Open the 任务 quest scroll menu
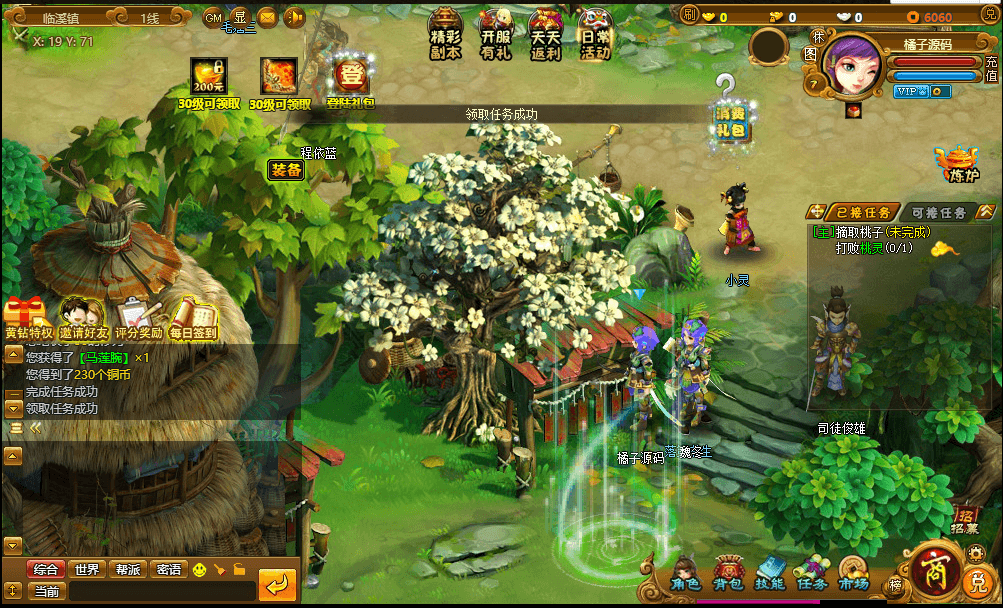Screen dimensions: 1003x608 [x=811, y=575]
